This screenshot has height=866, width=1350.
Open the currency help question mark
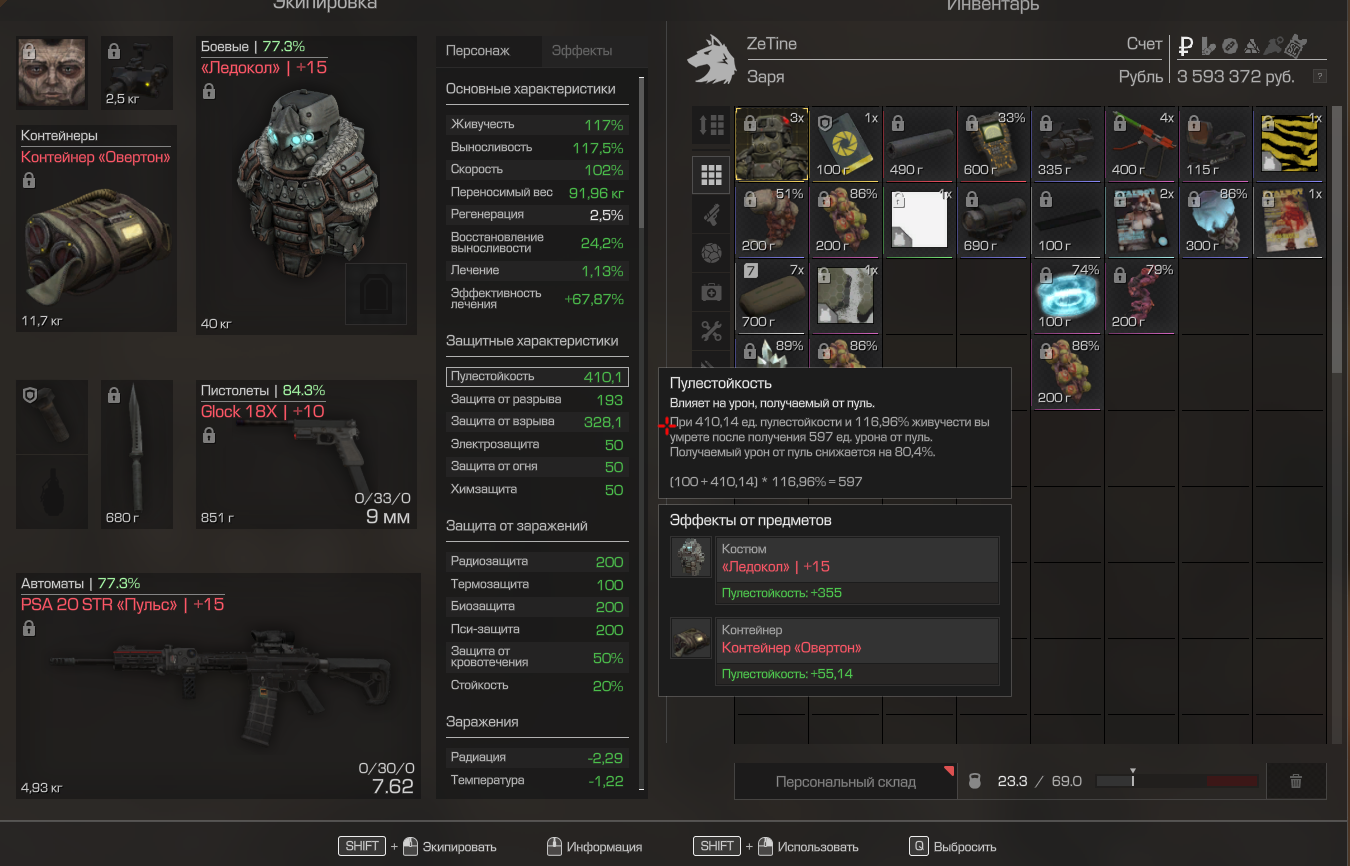pos(1320,76)
